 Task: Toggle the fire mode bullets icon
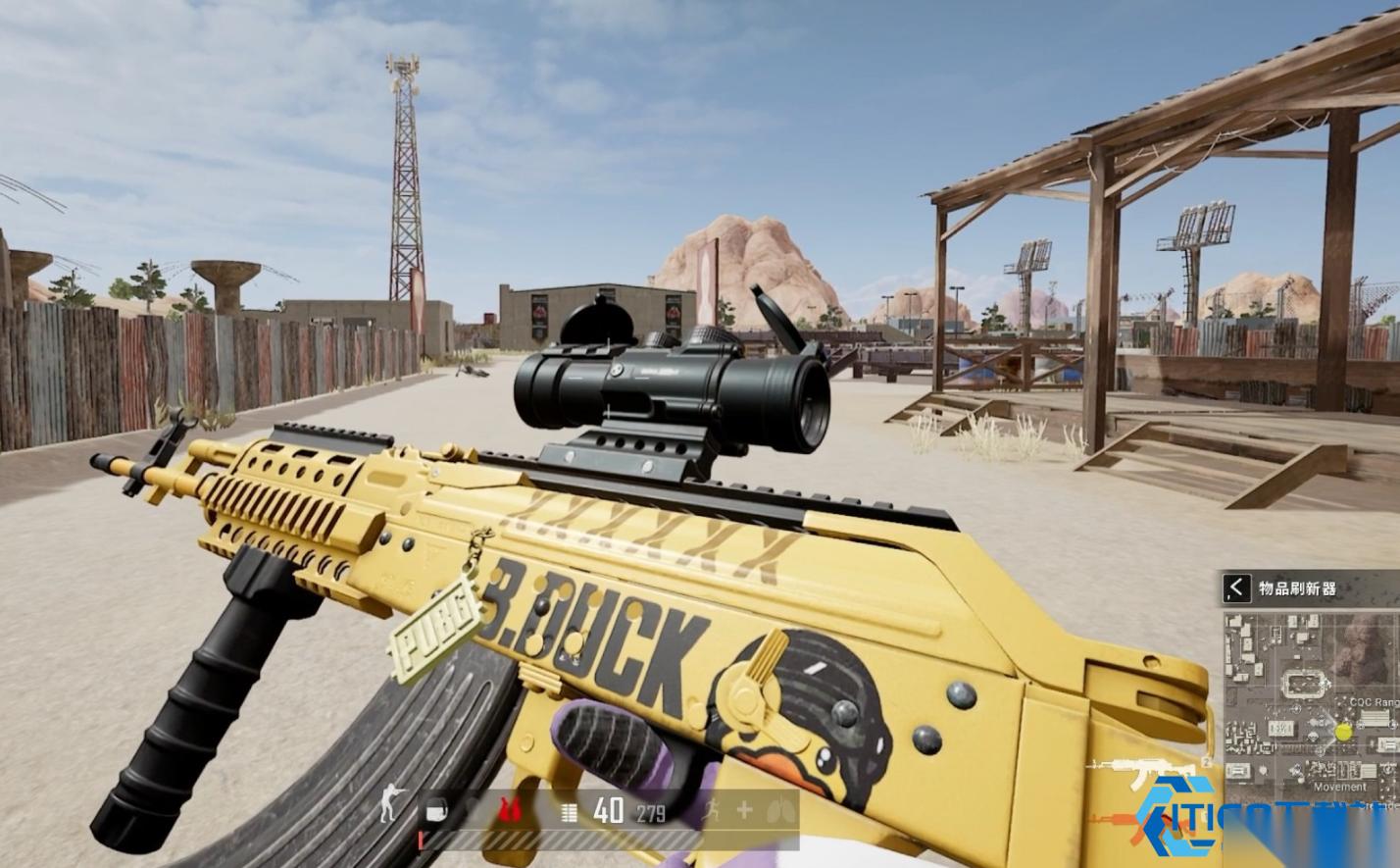click(x=569, y=811)
